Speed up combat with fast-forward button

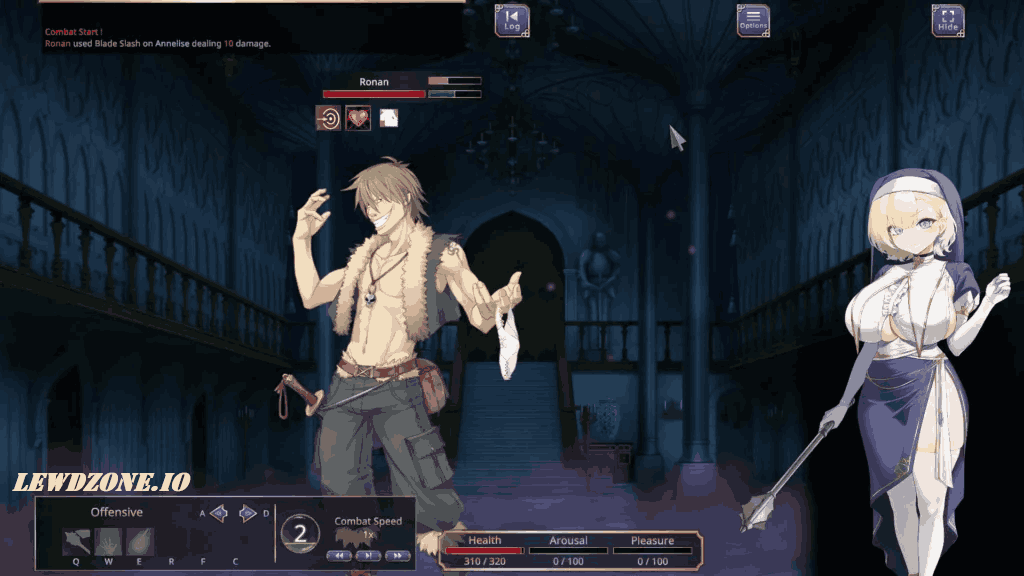397,555
